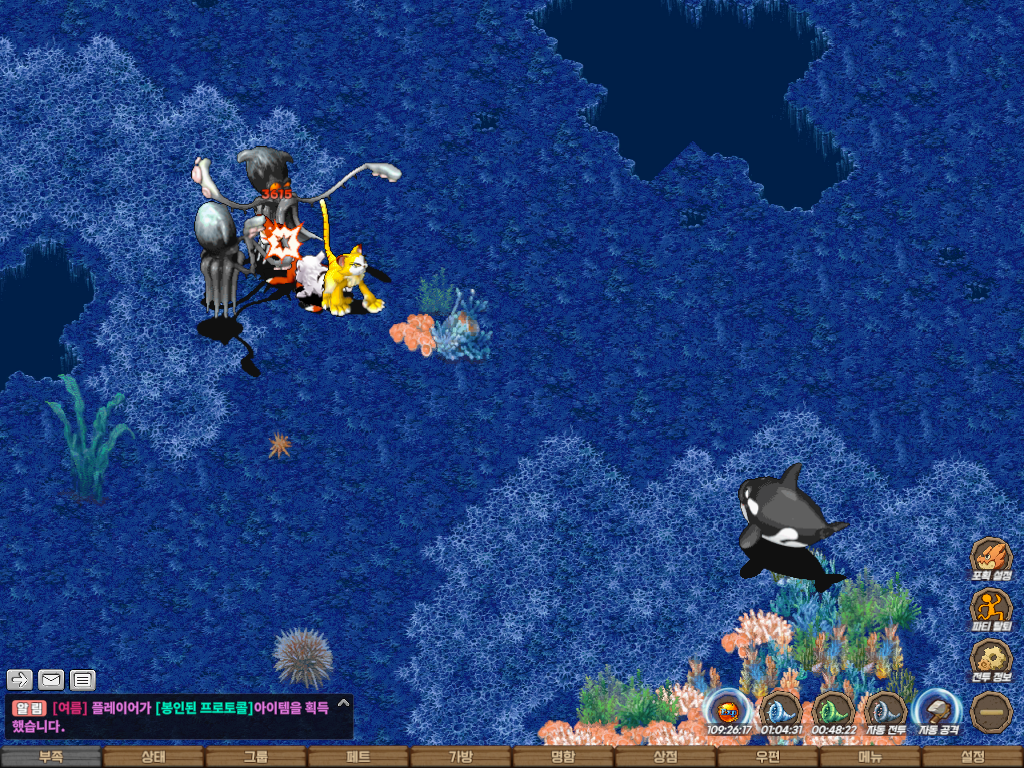Collapse side icons with the minus button

click(991, 711)
